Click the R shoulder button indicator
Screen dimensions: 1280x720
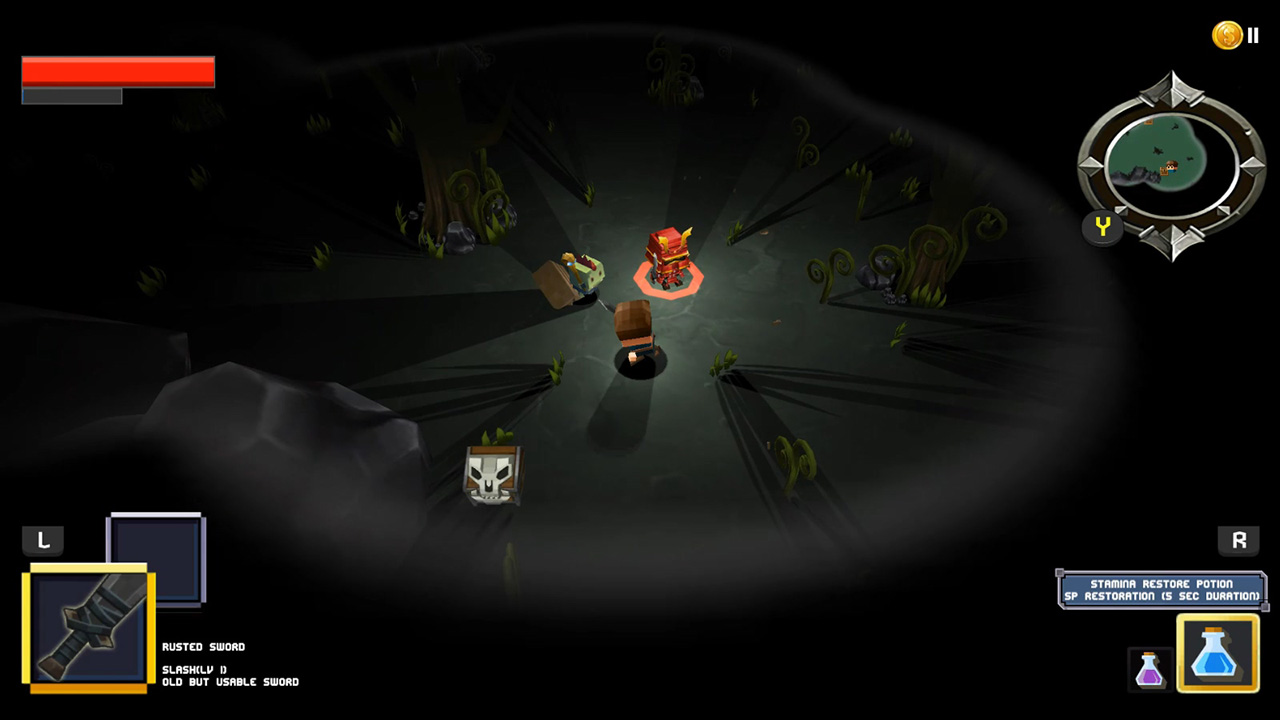1238,540
